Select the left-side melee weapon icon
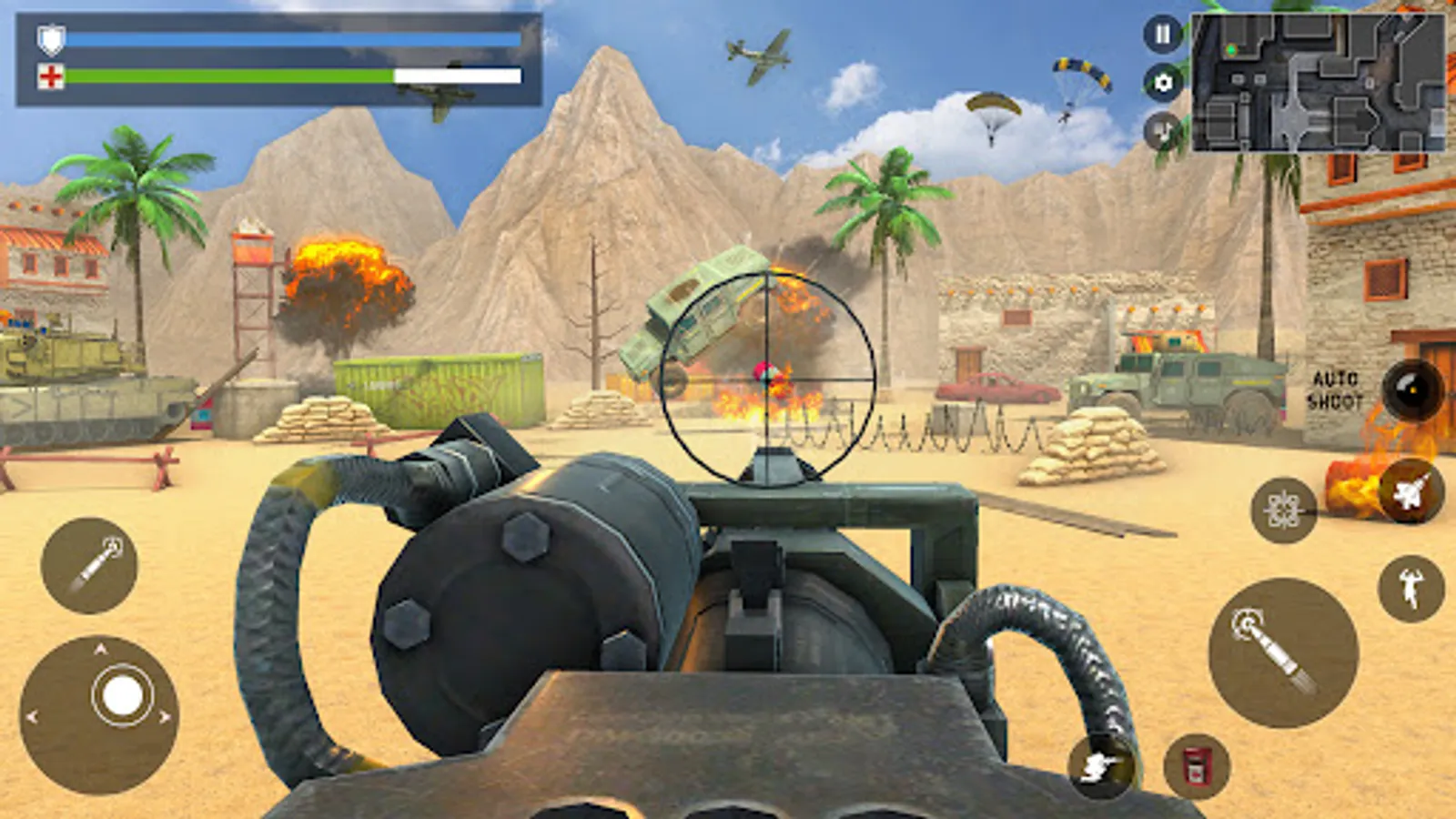The height and width of the screenshot is (819, 1456). [89, 566]
